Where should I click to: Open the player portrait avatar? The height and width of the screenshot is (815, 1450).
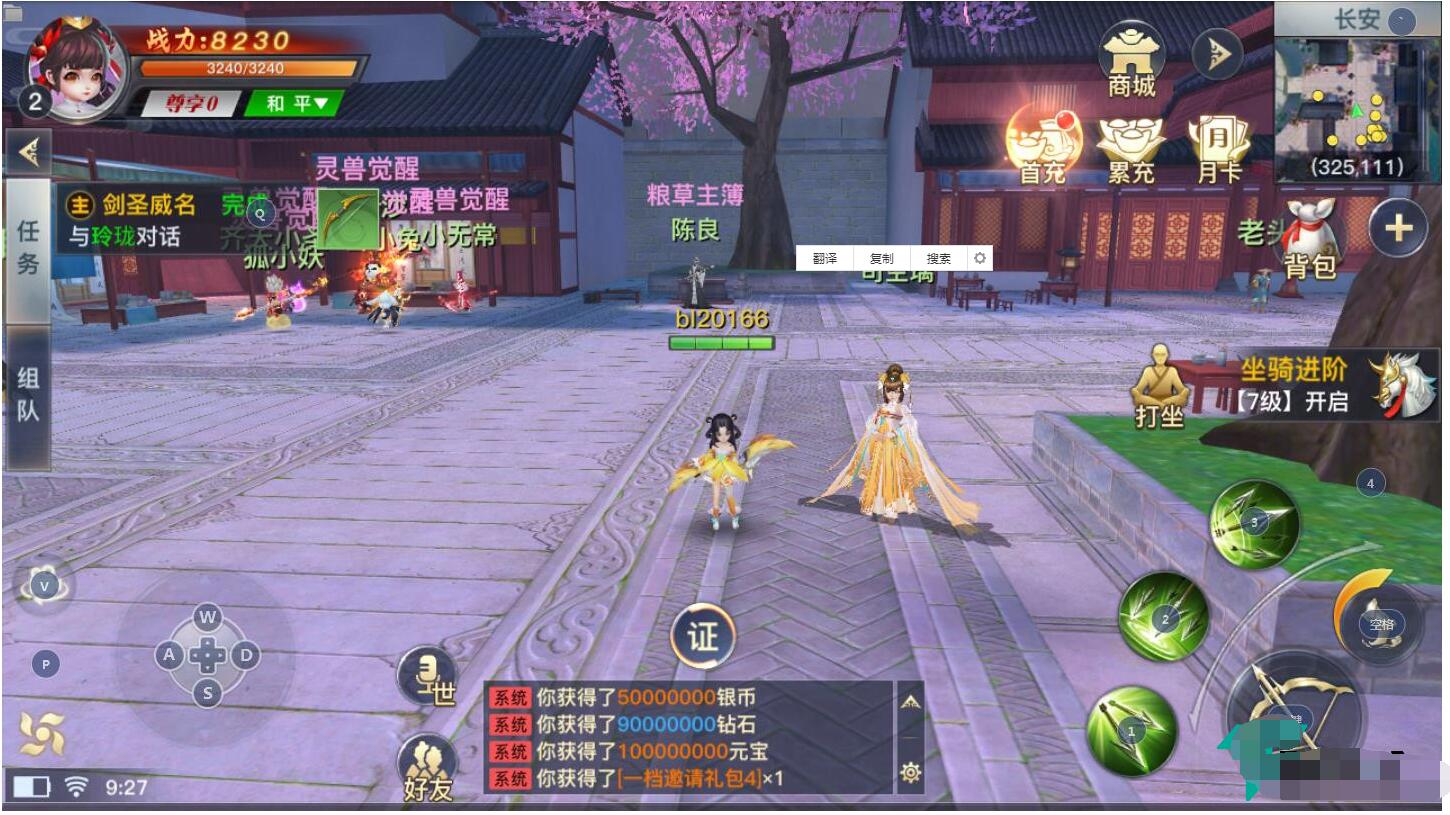pyautogui.click(x=76, y=68)
